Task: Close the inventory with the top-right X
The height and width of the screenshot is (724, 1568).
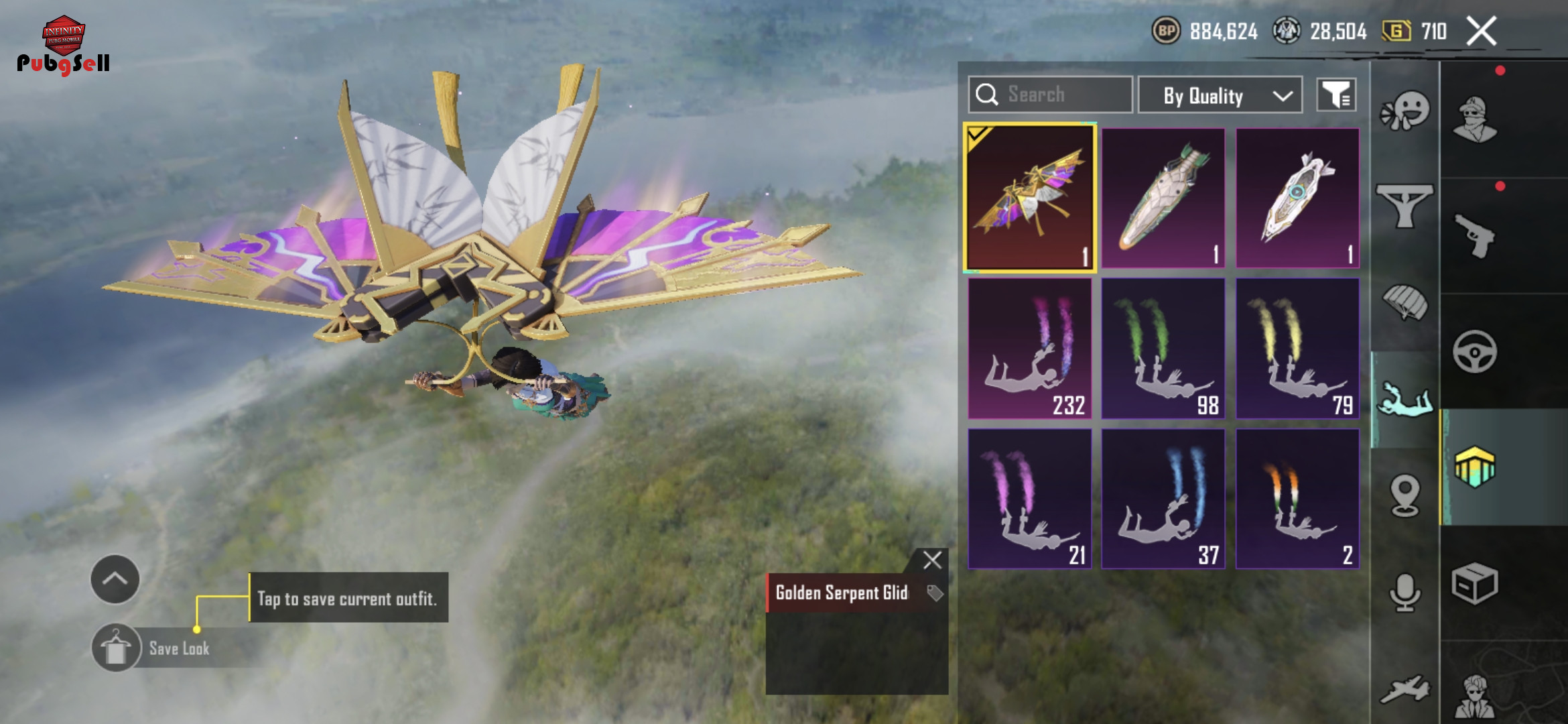Action: click(1481, 31)
